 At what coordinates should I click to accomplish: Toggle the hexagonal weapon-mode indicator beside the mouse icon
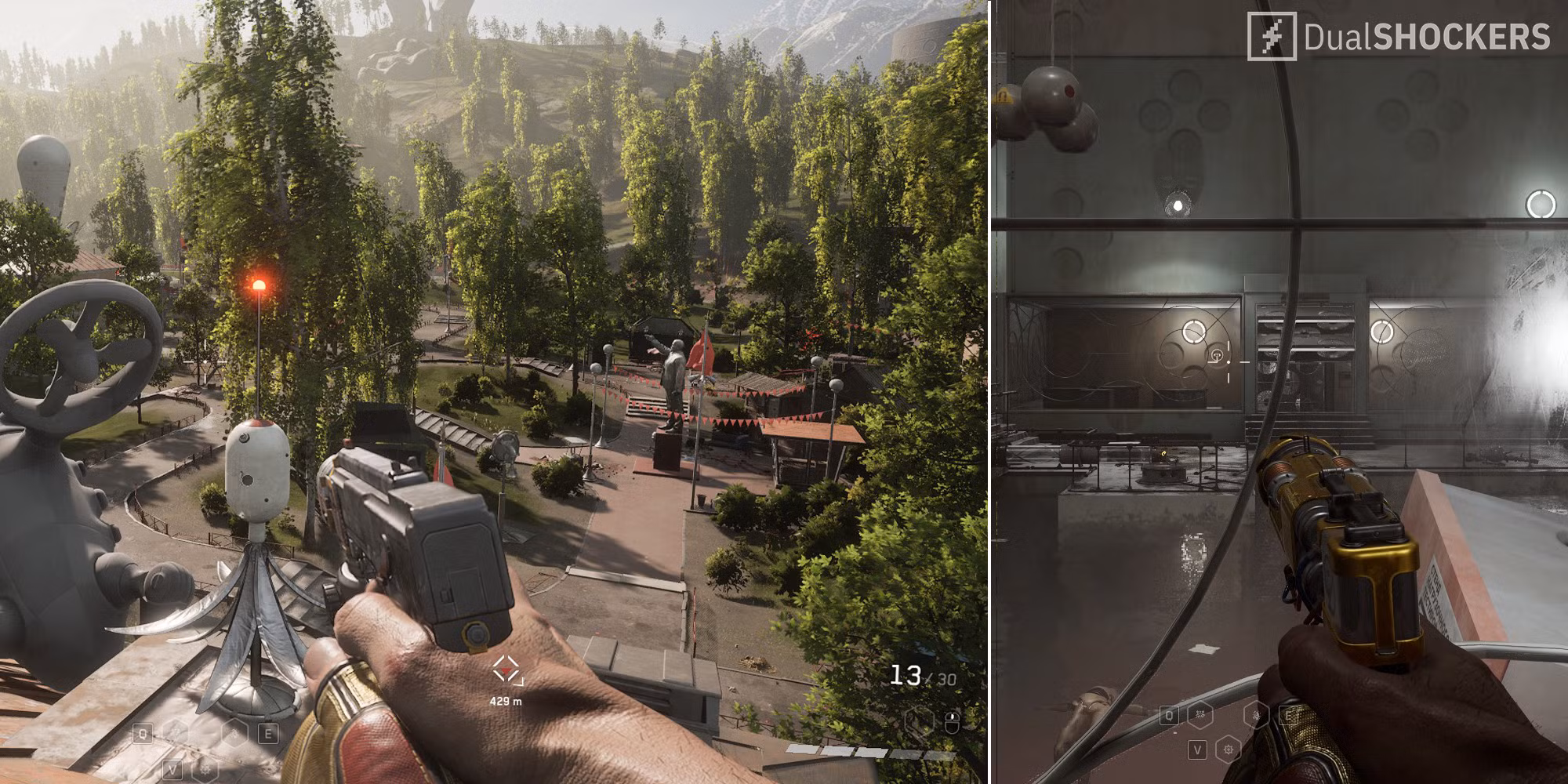click(x=920, y=720)
